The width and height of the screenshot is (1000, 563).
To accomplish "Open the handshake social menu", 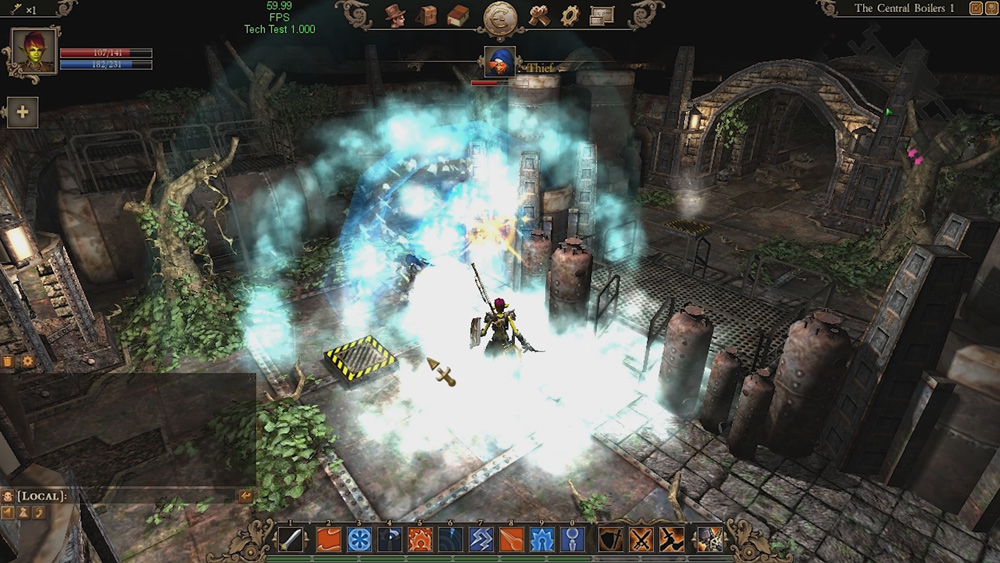I will point(540,15).
